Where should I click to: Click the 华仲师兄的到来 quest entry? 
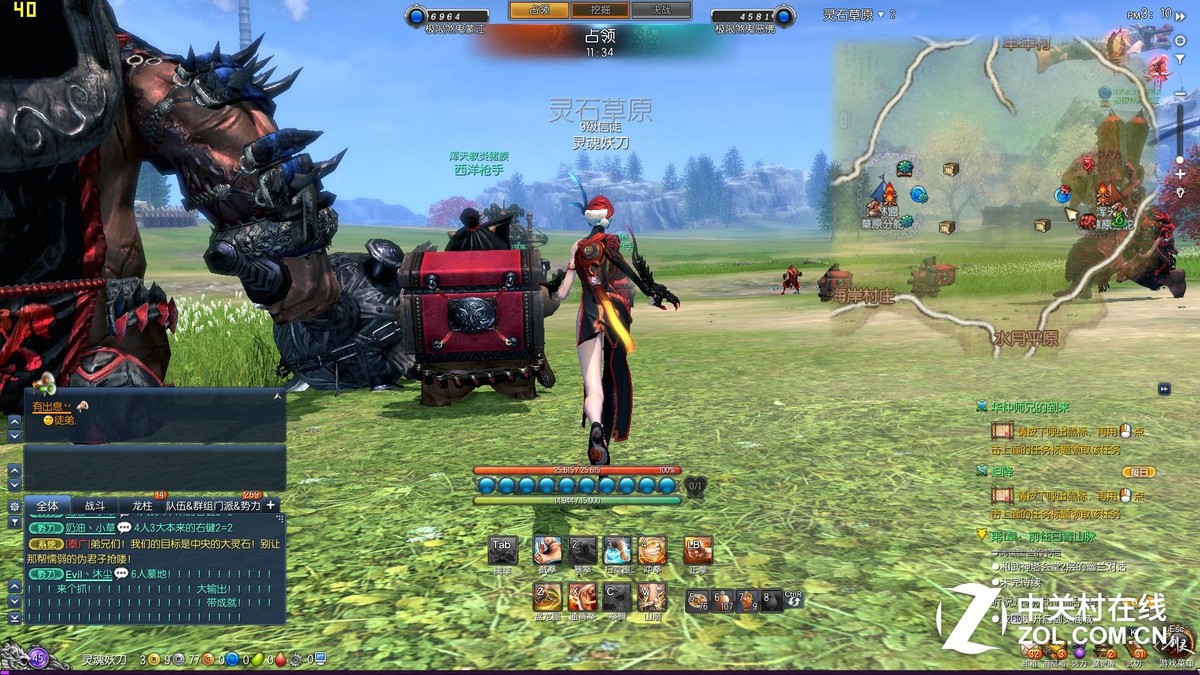[x=1030, y=408]
